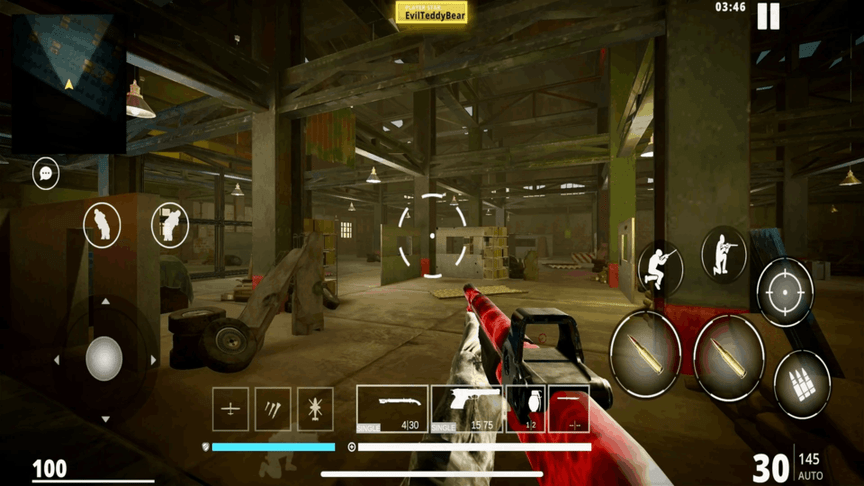This screenshot has height=486, width=864.
Task: Open the chat bubble
Action: coord(45,173)
